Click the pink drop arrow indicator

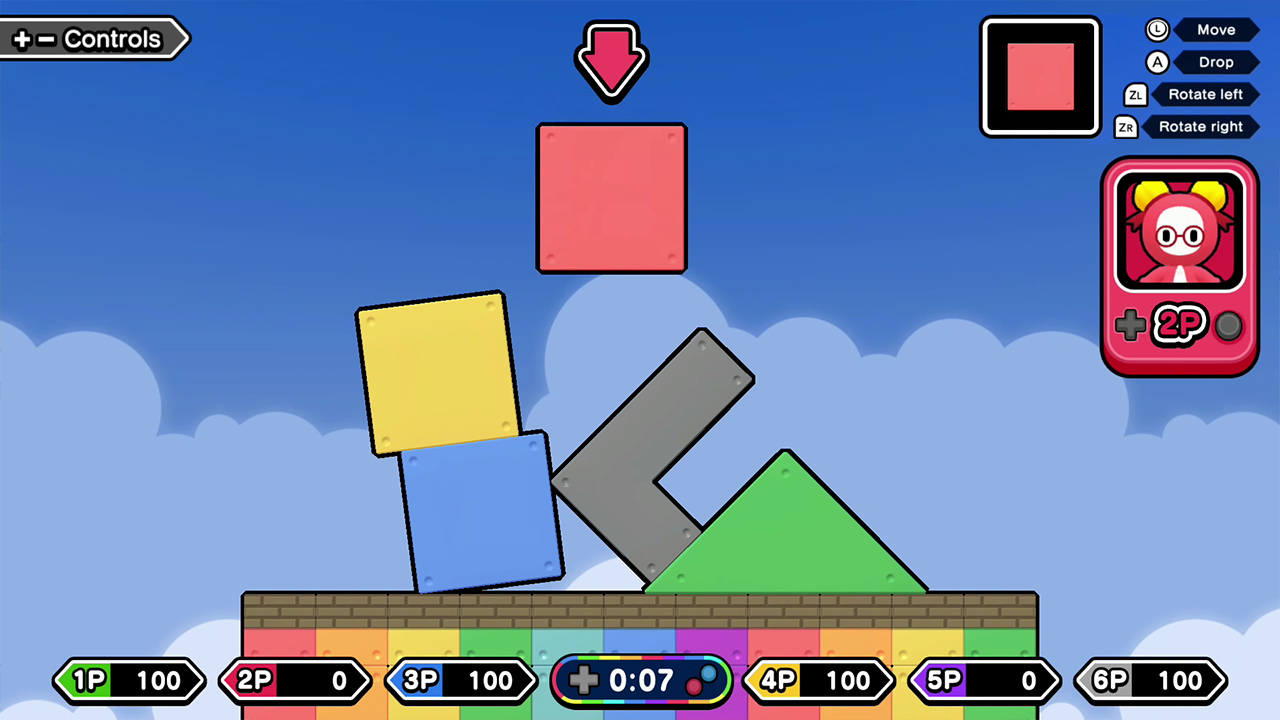pos(611,60)
